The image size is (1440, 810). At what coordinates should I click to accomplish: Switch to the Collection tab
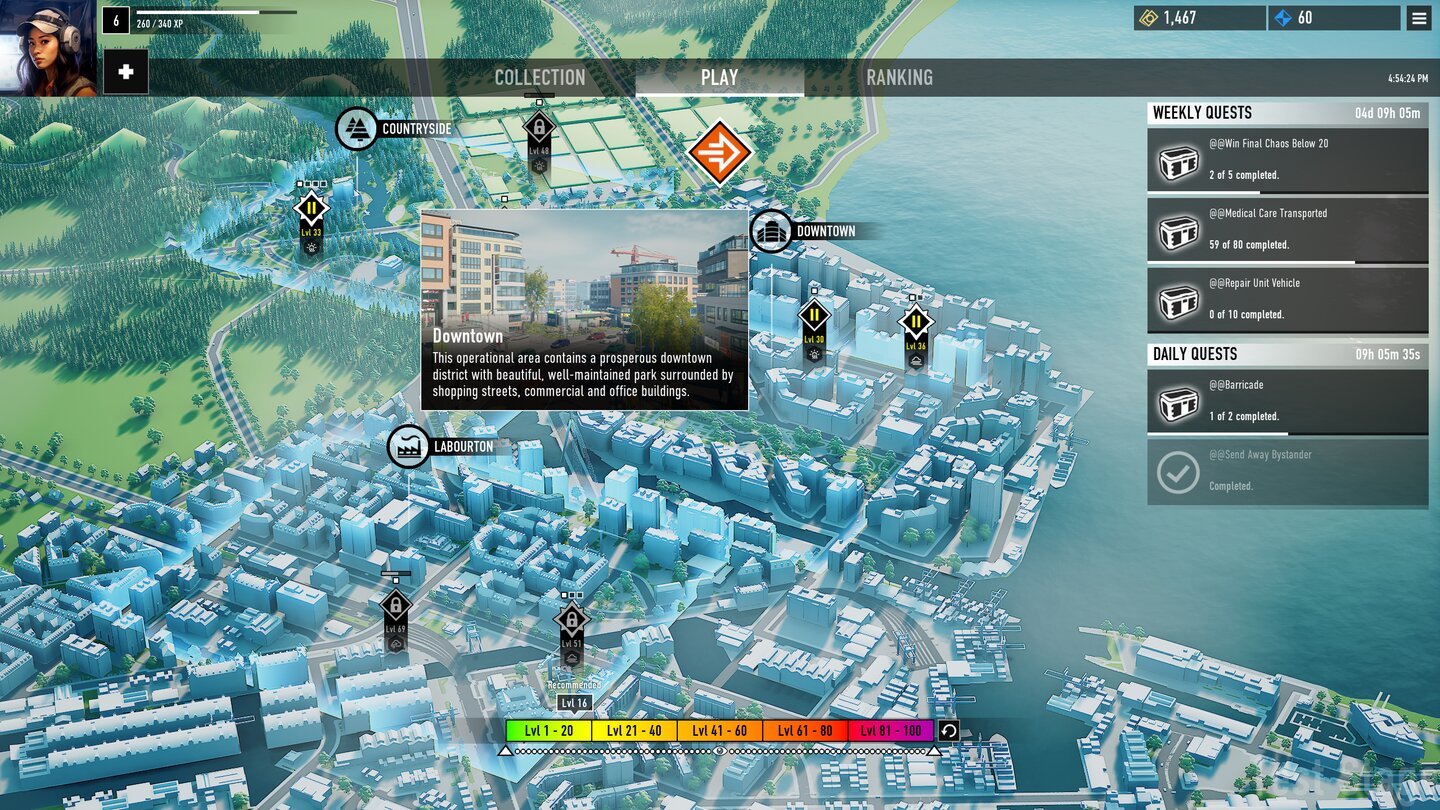point(540,78)
